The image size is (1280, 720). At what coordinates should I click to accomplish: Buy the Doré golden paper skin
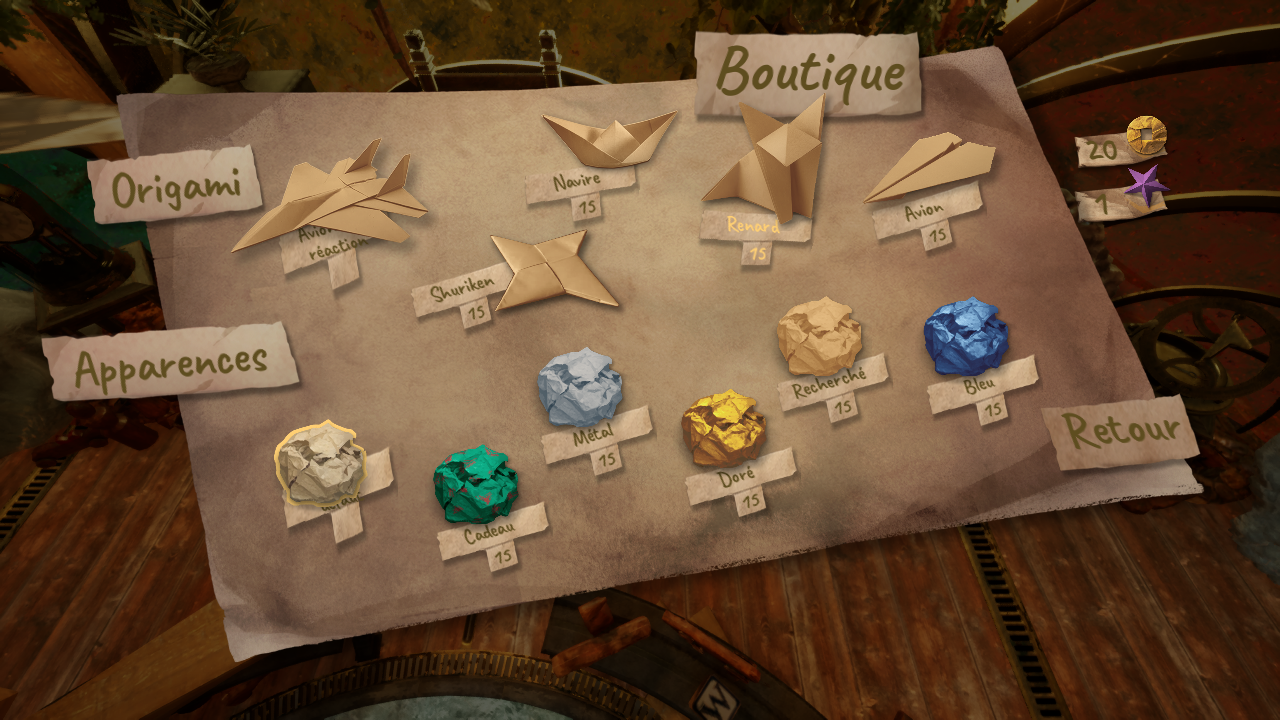coord(724,428)
